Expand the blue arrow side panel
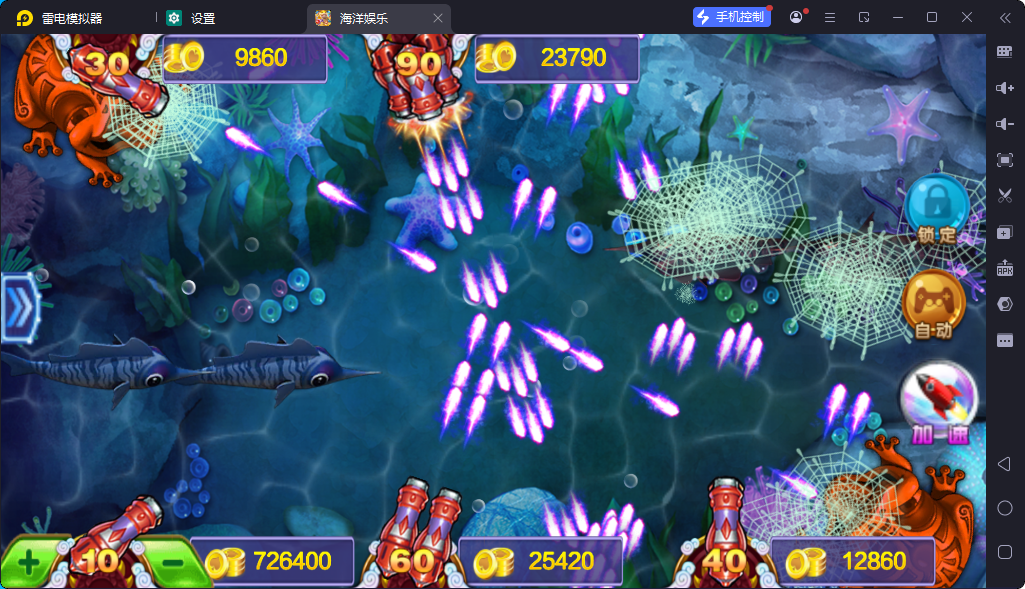Viewport: 1025px width, 589px height. 18,308
